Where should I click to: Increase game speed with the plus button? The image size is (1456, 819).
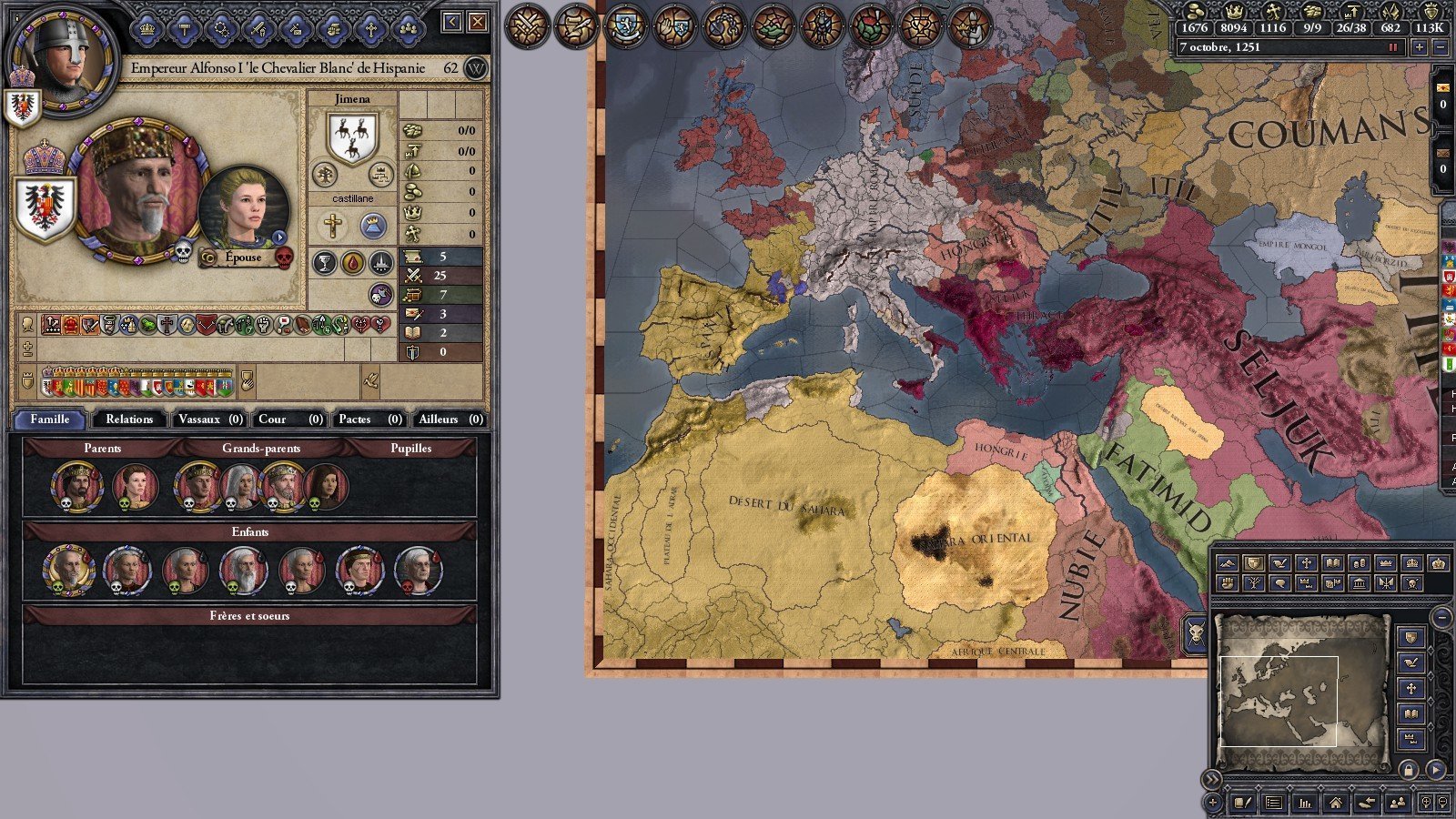(x=1419, y=47)
